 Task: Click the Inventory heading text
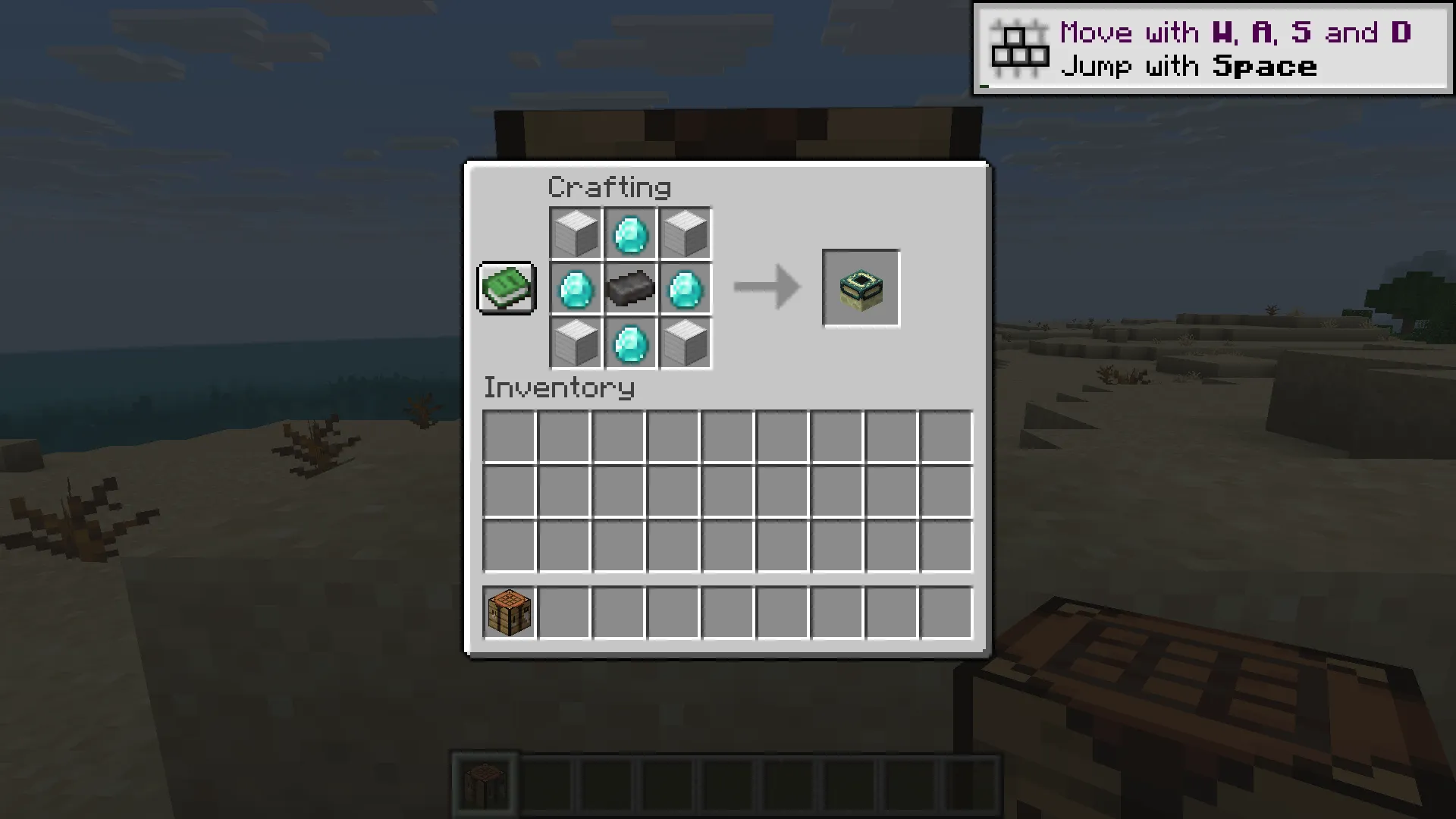pos(559,388)
